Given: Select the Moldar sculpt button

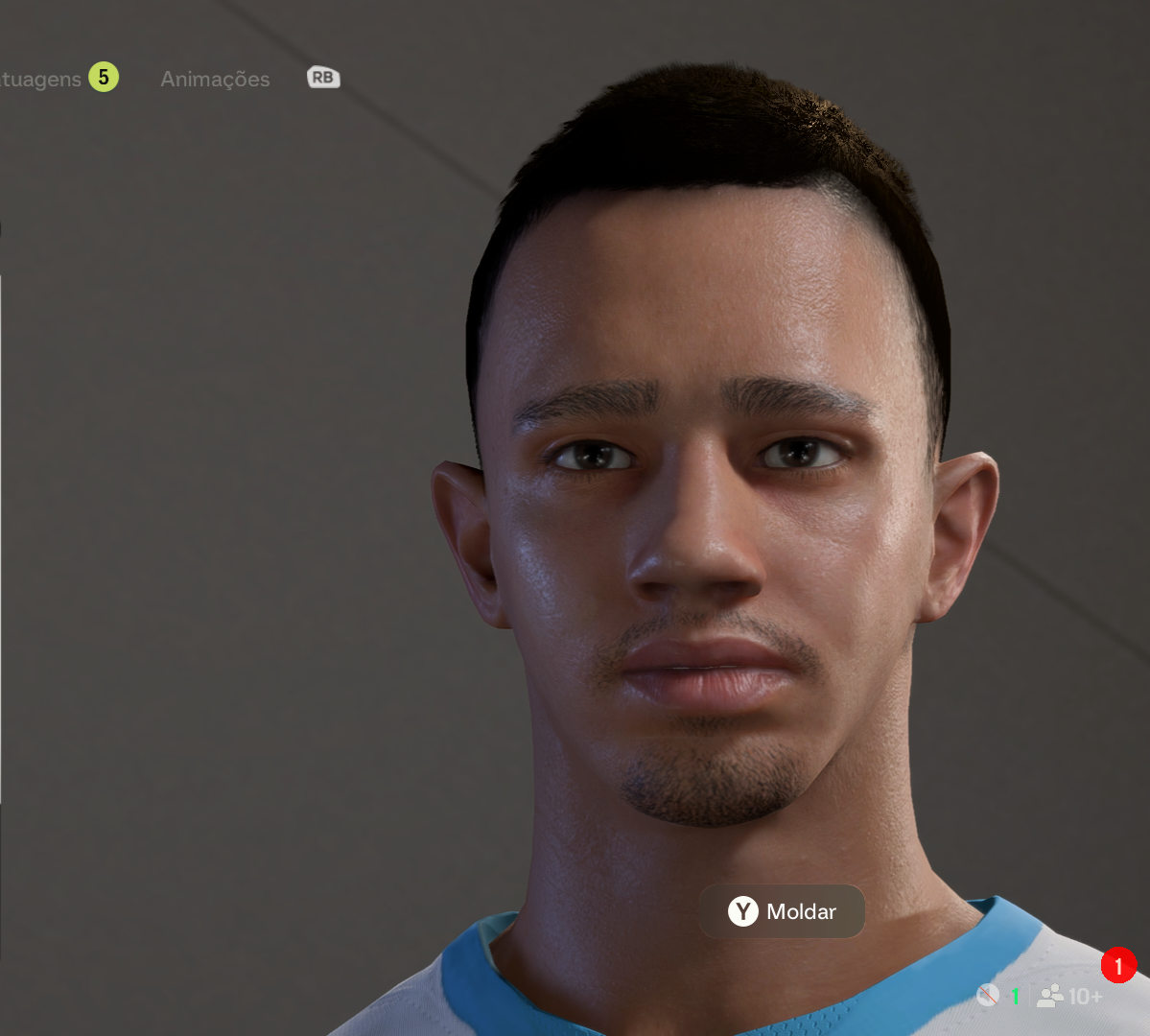Looking at the screenshot, I should (x=782, y=911).
